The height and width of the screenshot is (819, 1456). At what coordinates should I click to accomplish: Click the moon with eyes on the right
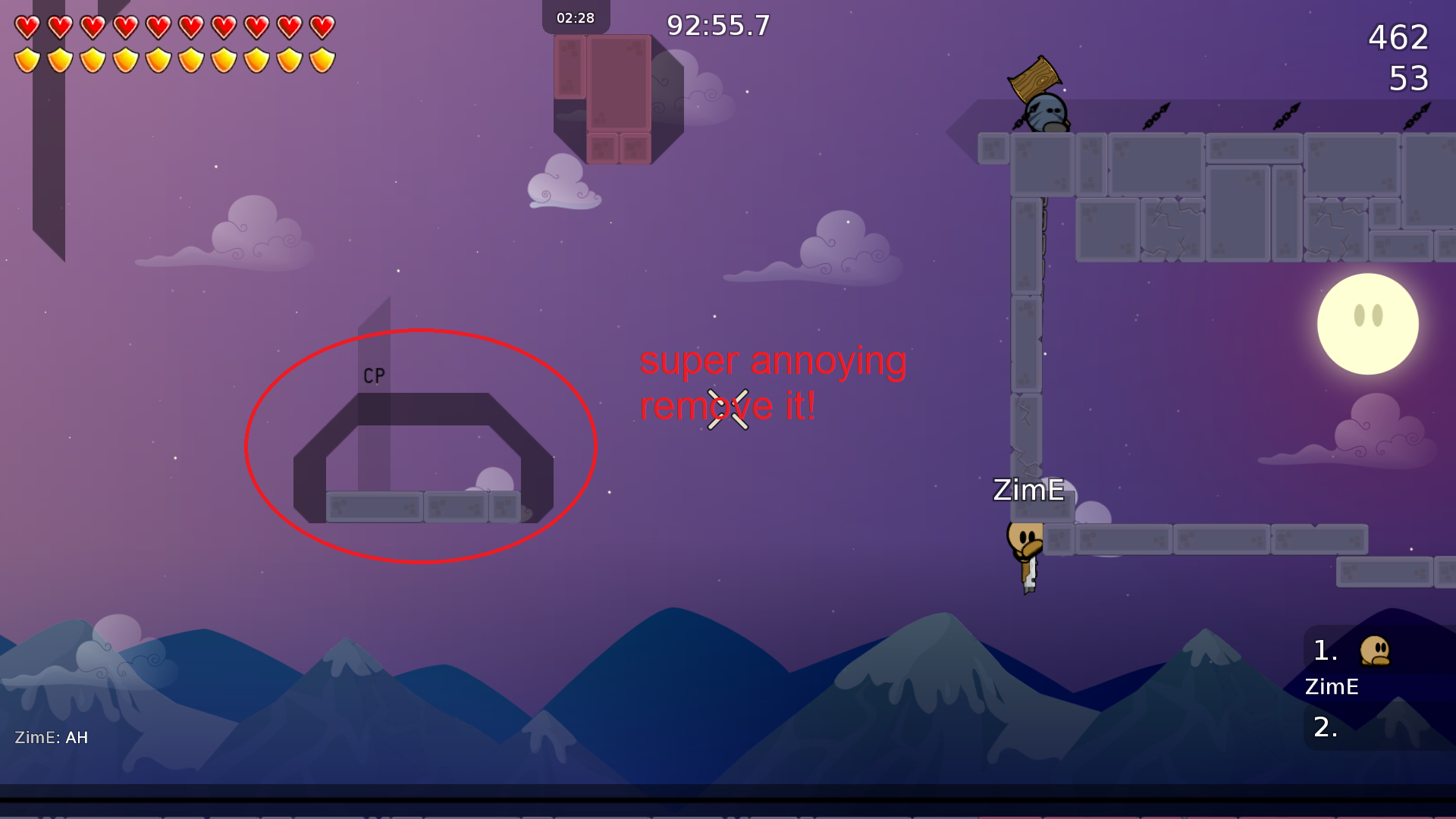(1370, 323)
